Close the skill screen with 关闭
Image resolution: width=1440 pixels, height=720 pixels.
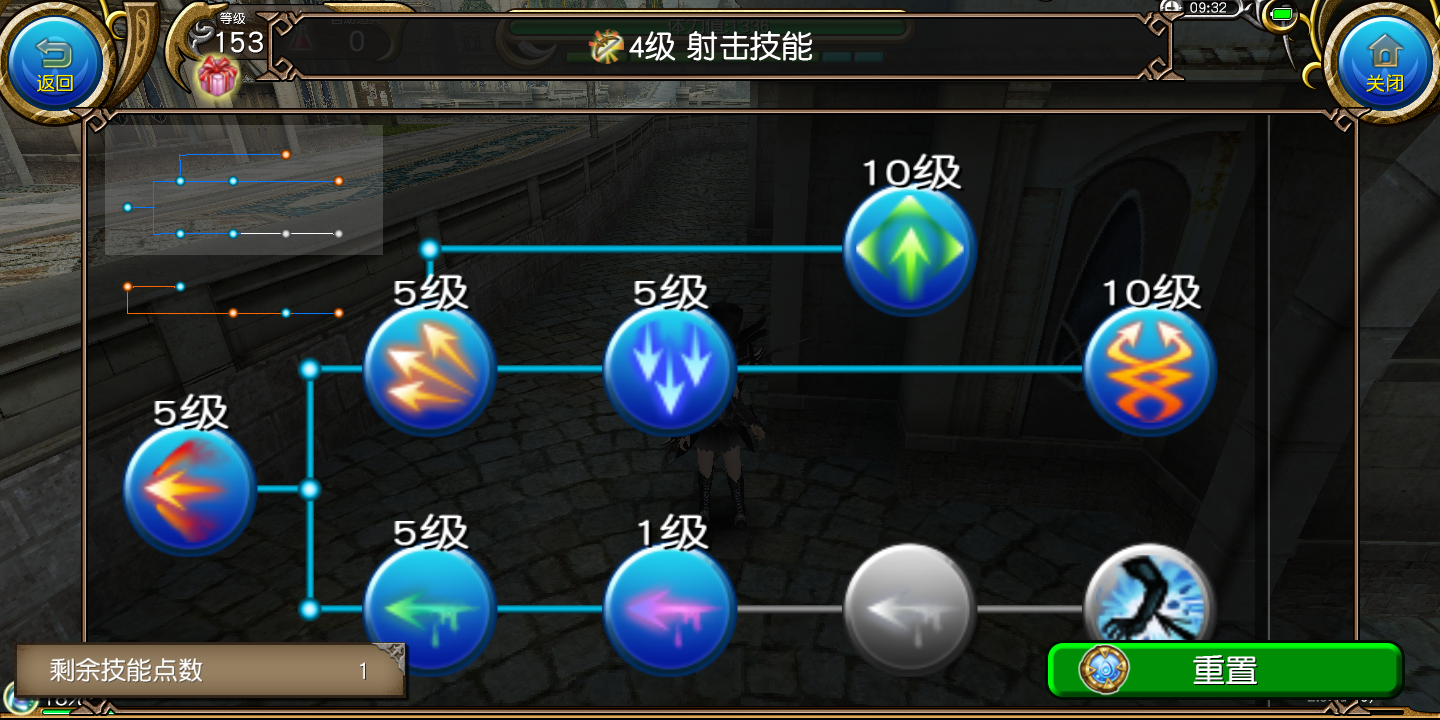(x=1383, y=62)
